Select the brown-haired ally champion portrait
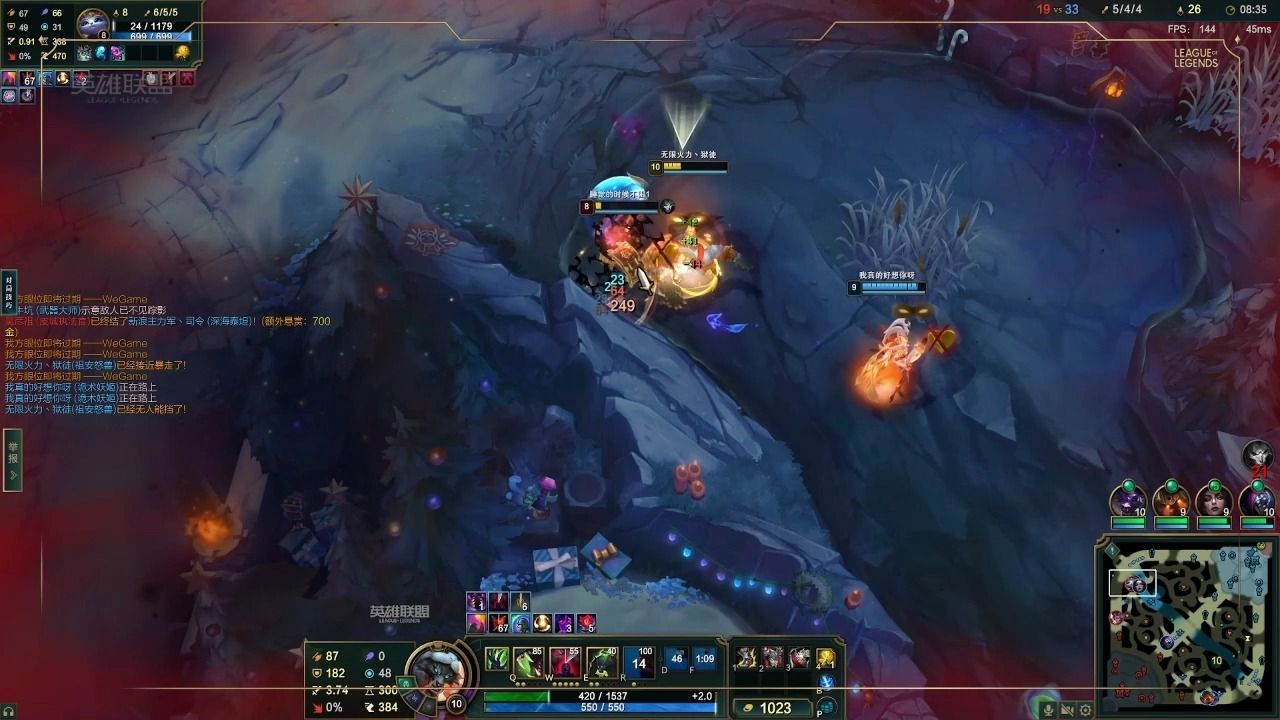The image size is (1280, 720). [x=1215, y=500]
